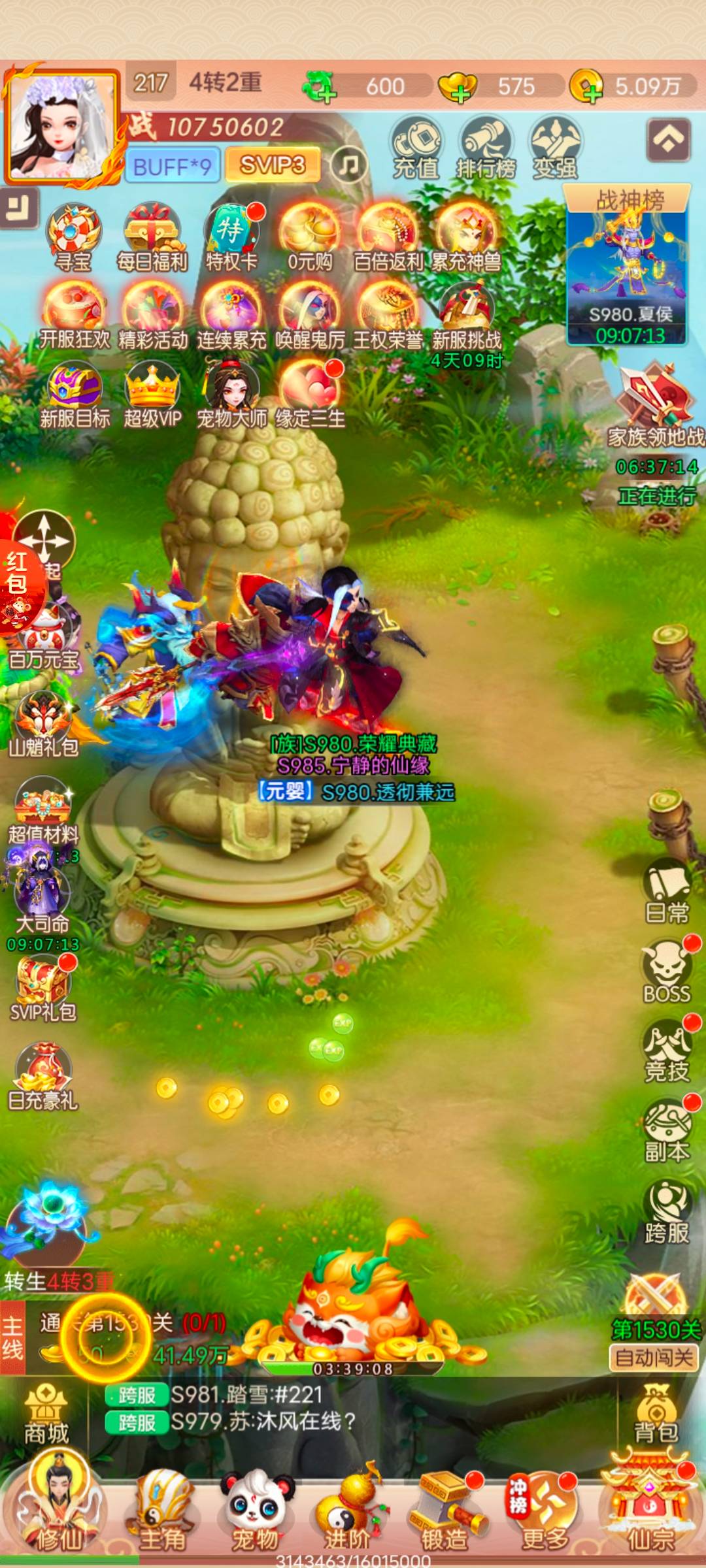
Task: Open 每日福利 daily rewards
Action: (152, 238)
